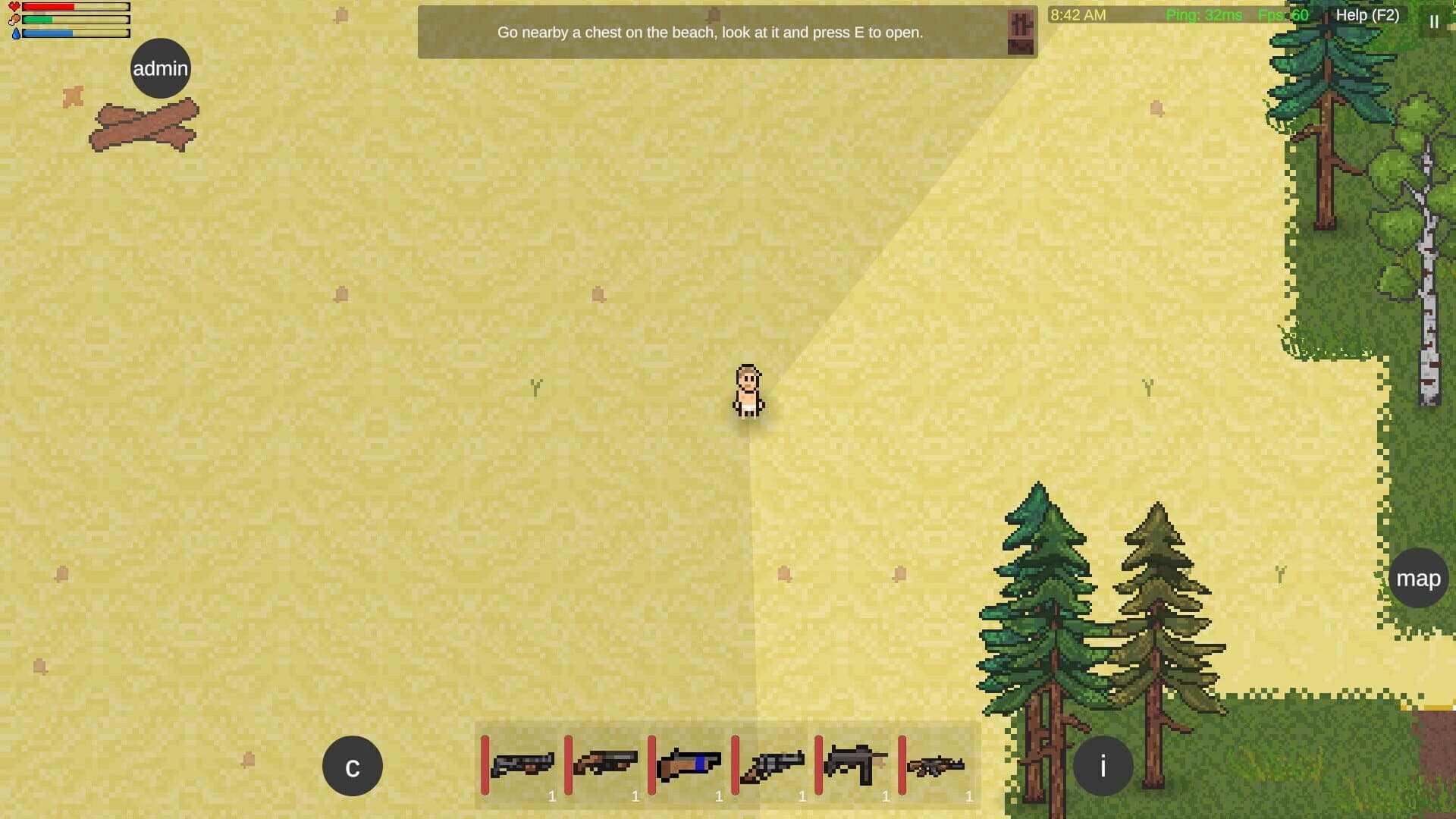Viewport: 1456px width, 819px height.
Task: Select the sawed-off shotgun in the hotbar
Action: click(x=523, y=762)
